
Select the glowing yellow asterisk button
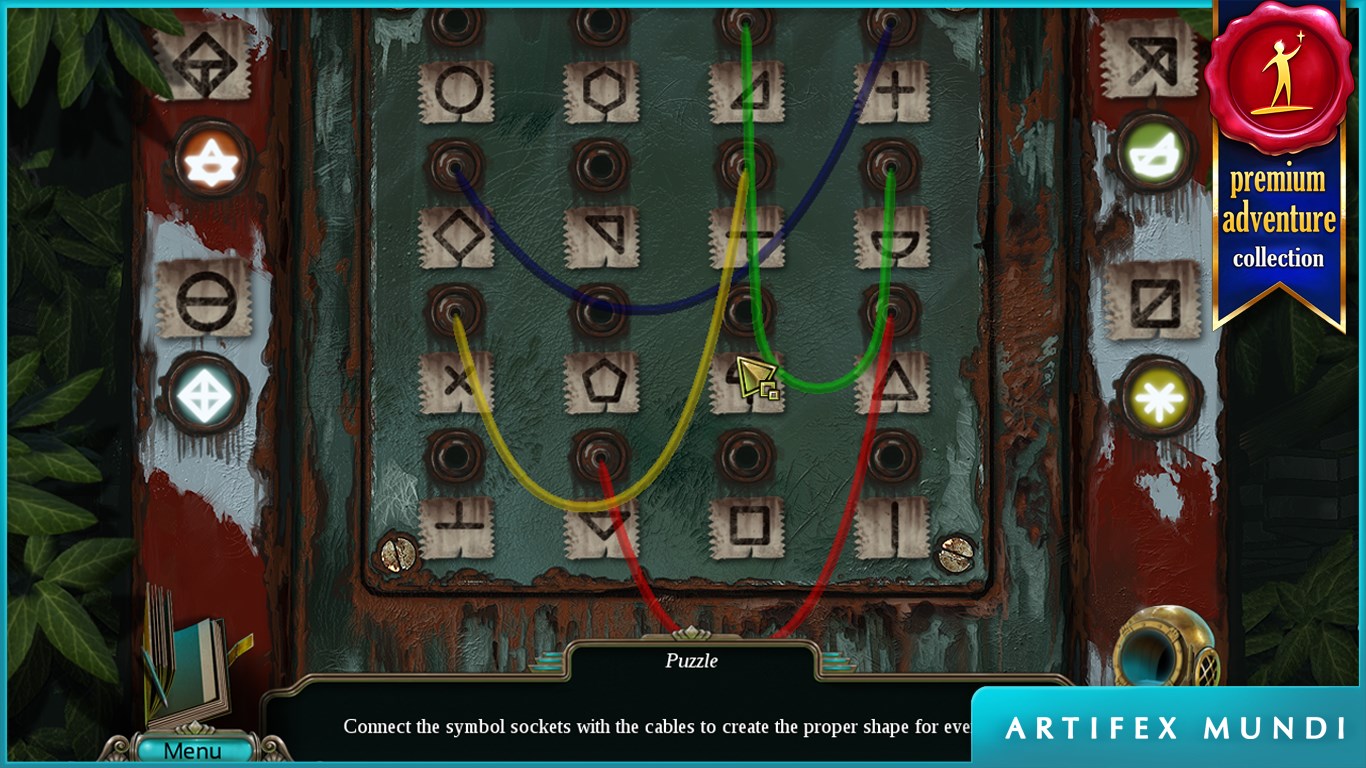click(1160, 396)
